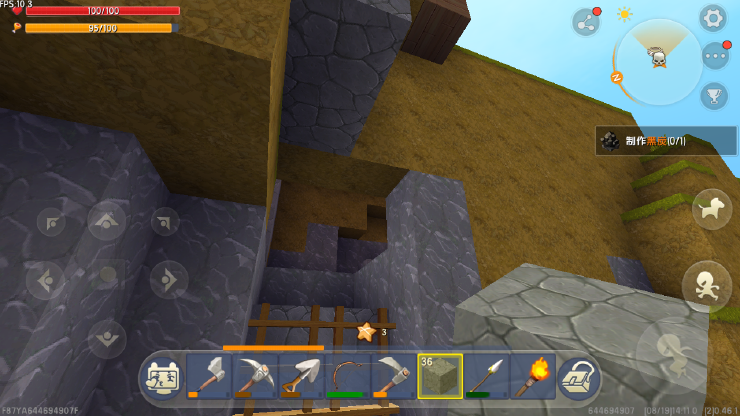The height and width of the screenshot is (416, 740).
Task: Select the shovel hotbar slot
Action: coord(301,376)
